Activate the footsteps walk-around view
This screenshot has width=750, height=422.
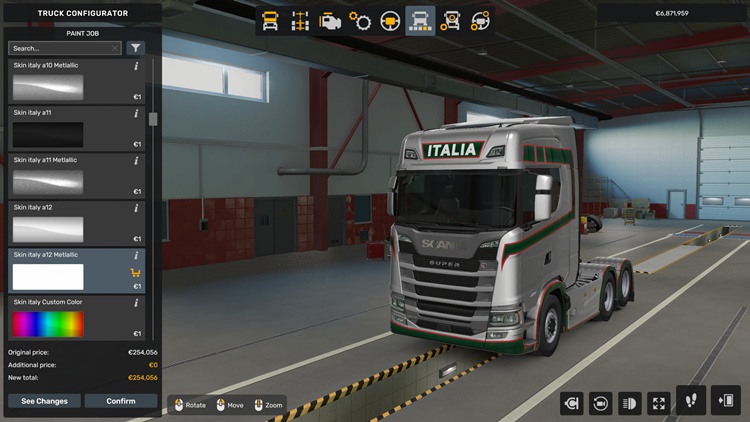691,400
